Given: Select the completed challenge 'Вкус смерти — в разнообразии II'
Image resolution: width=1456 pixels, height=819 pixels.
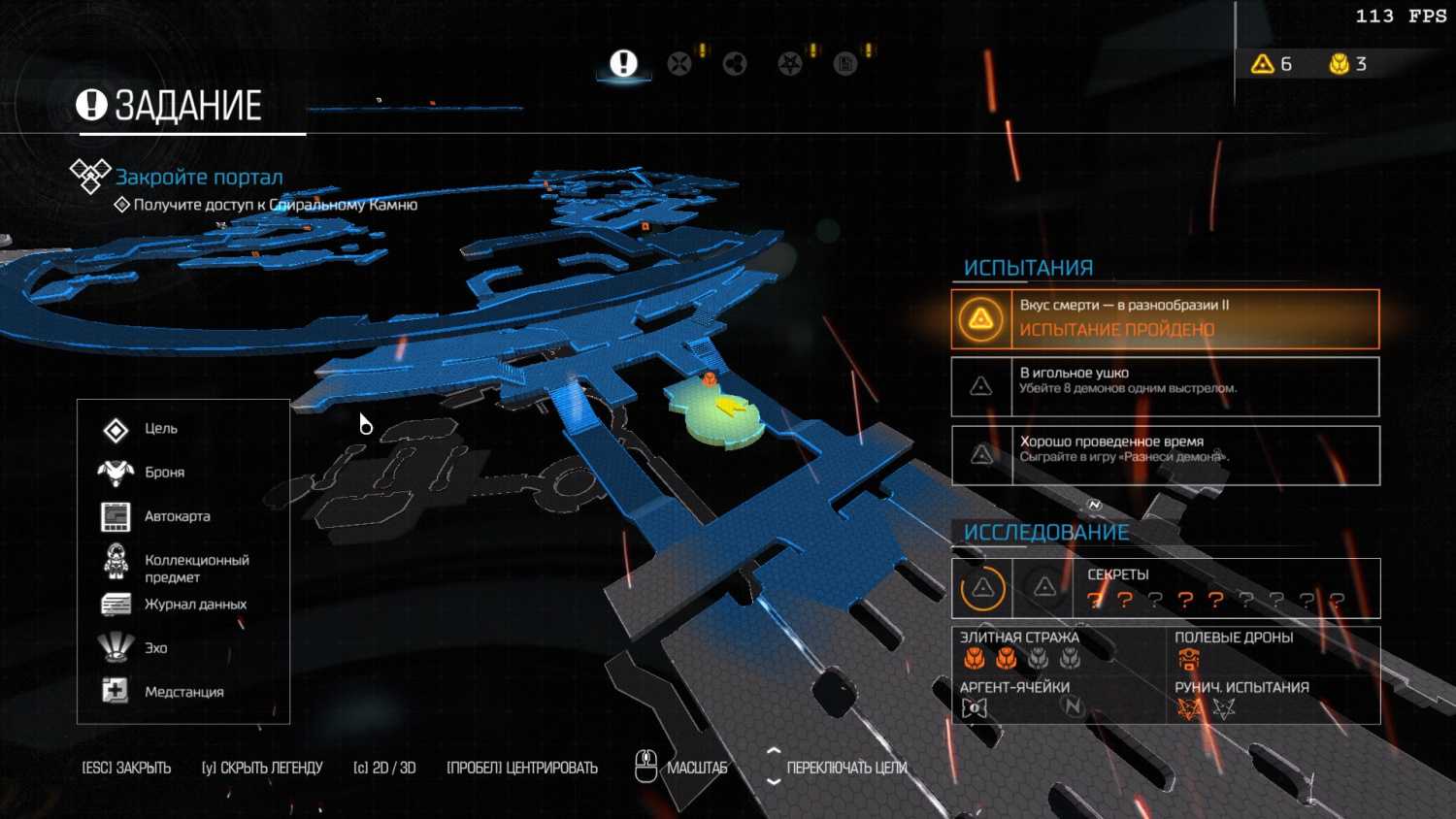Looking at the screenshot, I should tap(1165, 318).
